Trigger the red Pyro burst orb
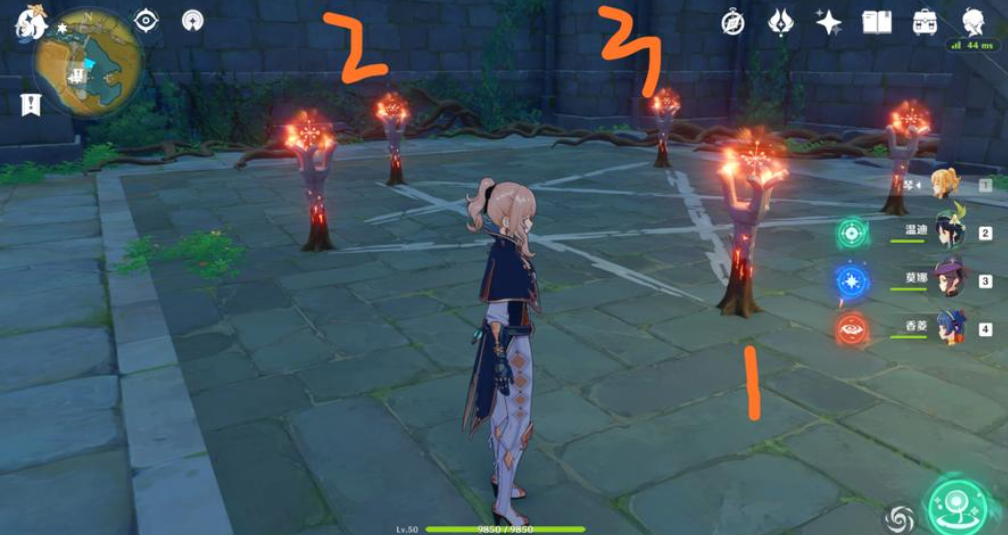This screenshot has width=1008, height=535. (852, 328)
